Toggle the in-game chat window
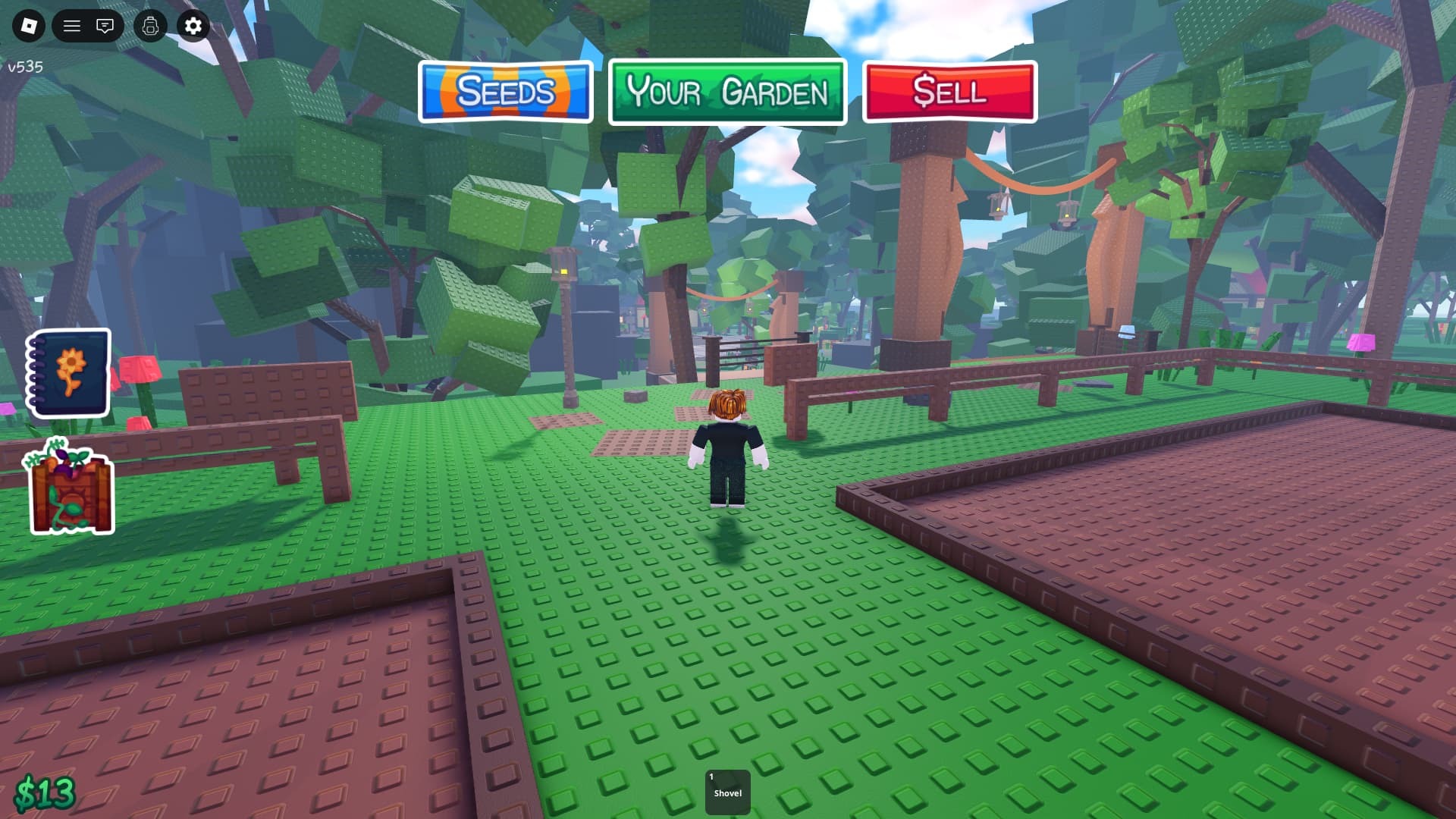The width and height of the screenshot is (1456, 819). [105, 26]
